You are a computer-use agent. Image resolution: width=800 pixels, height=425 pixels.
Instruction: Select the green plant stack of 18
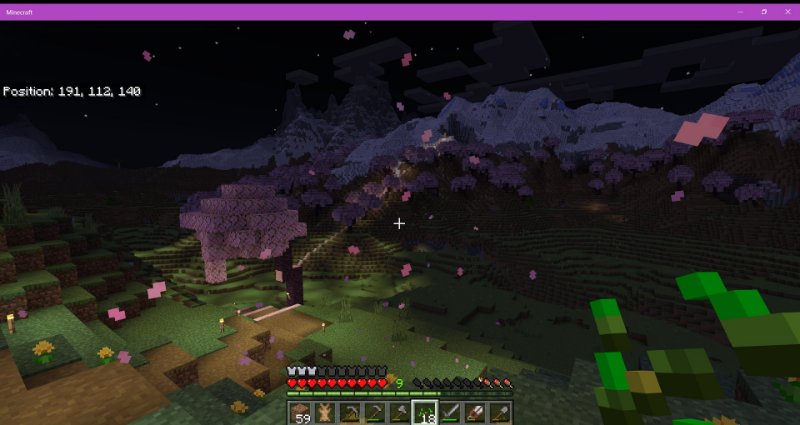(x=425, y=412)
